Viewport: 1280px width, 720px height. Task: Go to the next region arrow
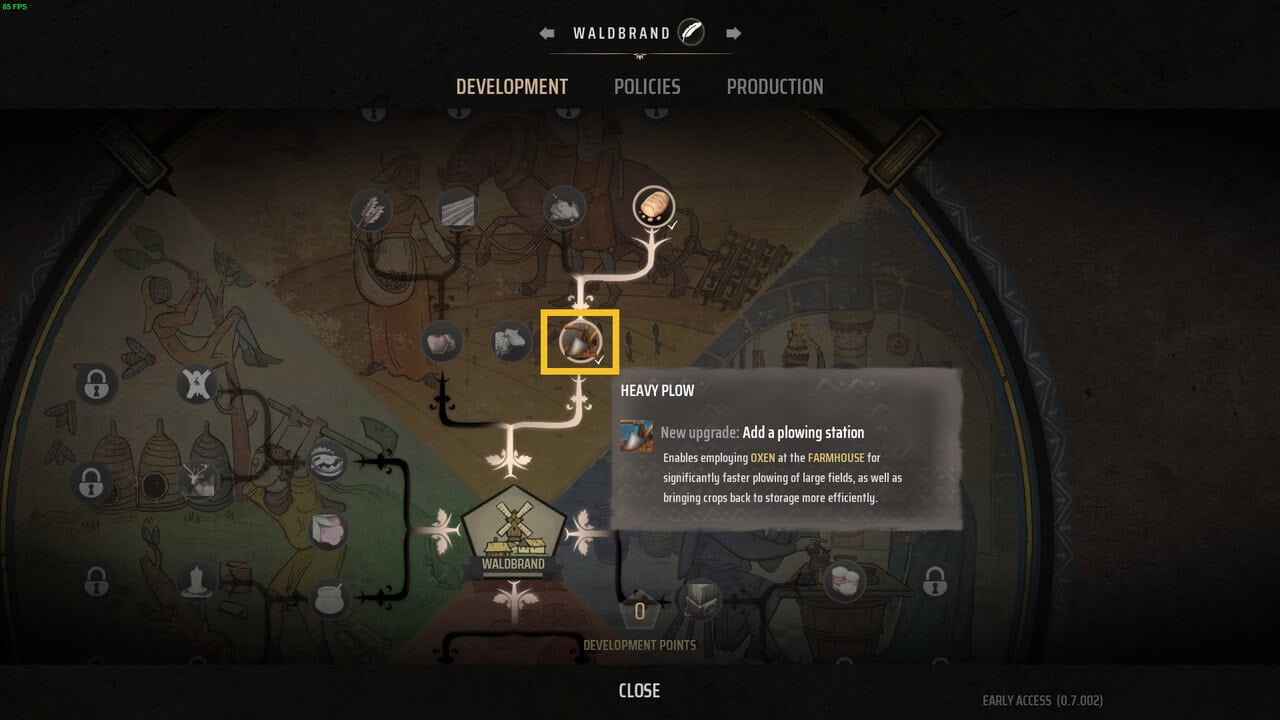click(x=733, y=33)
